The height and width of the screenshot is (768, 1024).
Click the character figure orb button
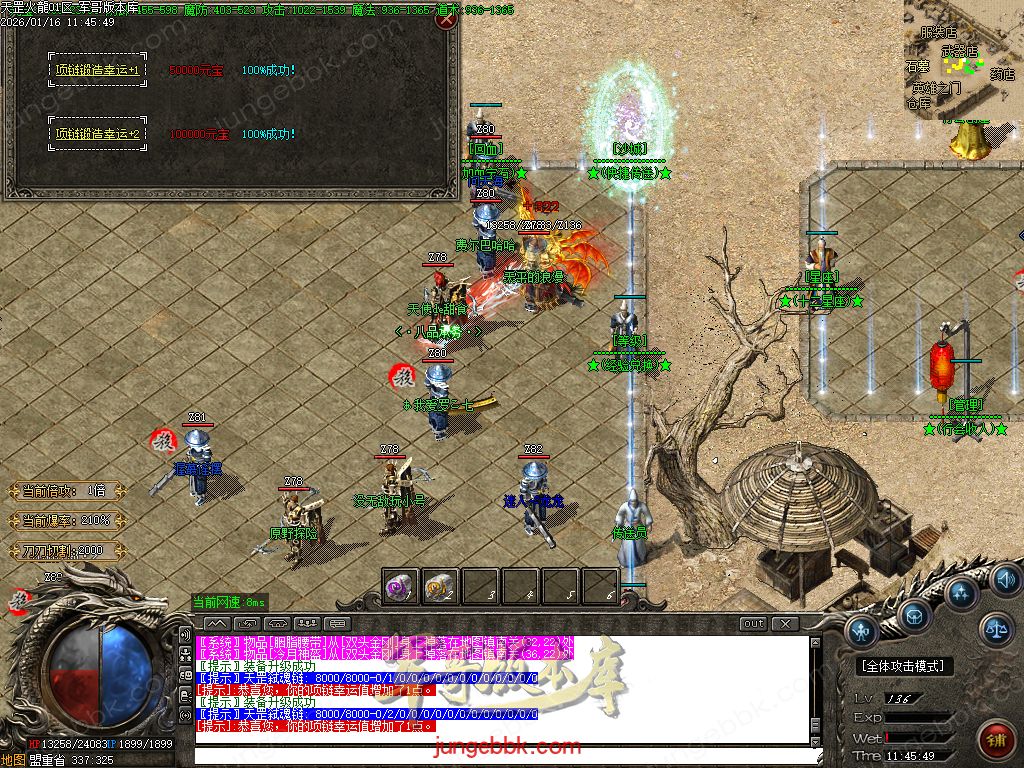[863, 630]
